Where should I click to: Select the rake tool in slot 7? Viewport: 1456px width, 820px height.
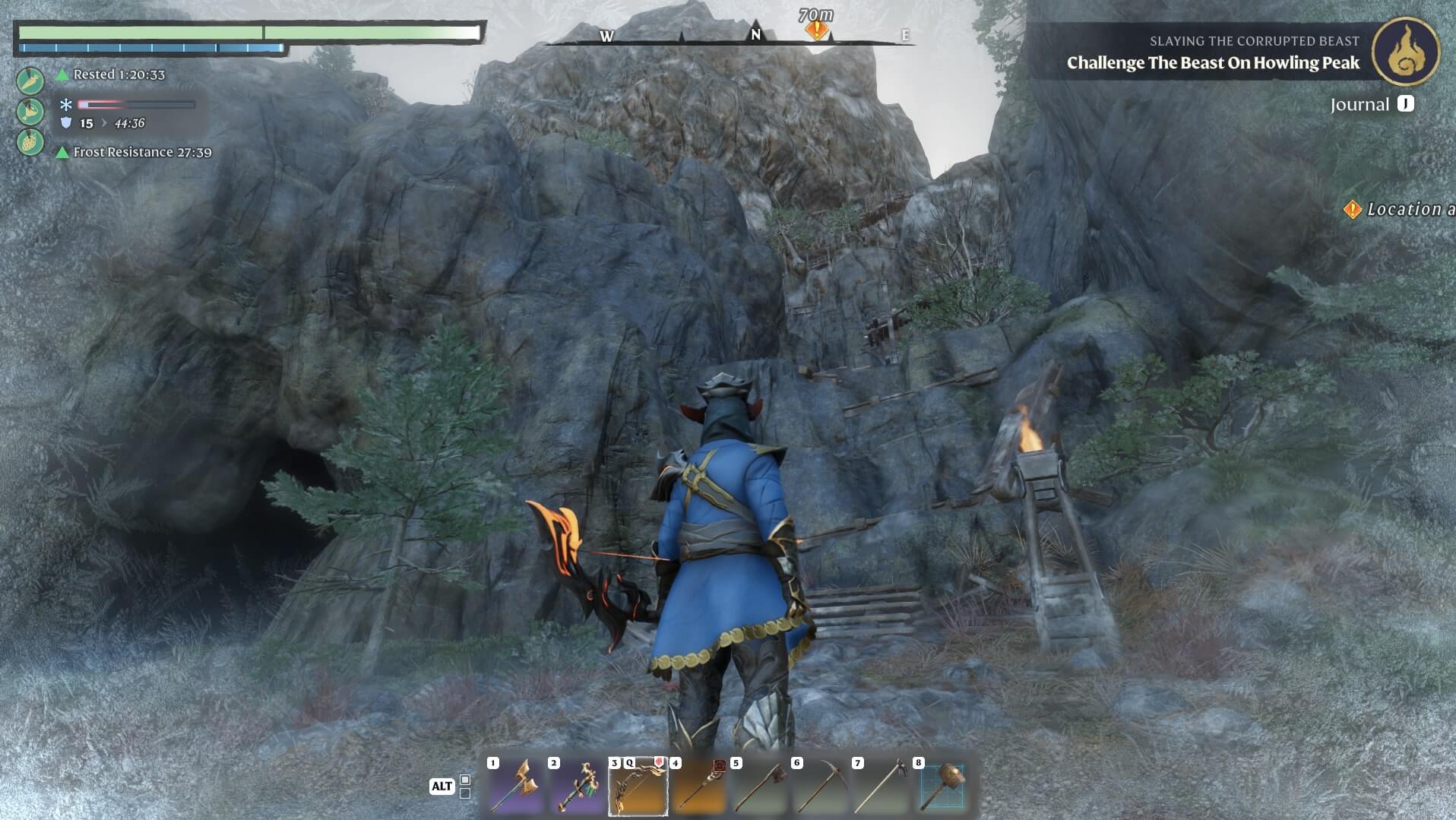pos(881,787)
